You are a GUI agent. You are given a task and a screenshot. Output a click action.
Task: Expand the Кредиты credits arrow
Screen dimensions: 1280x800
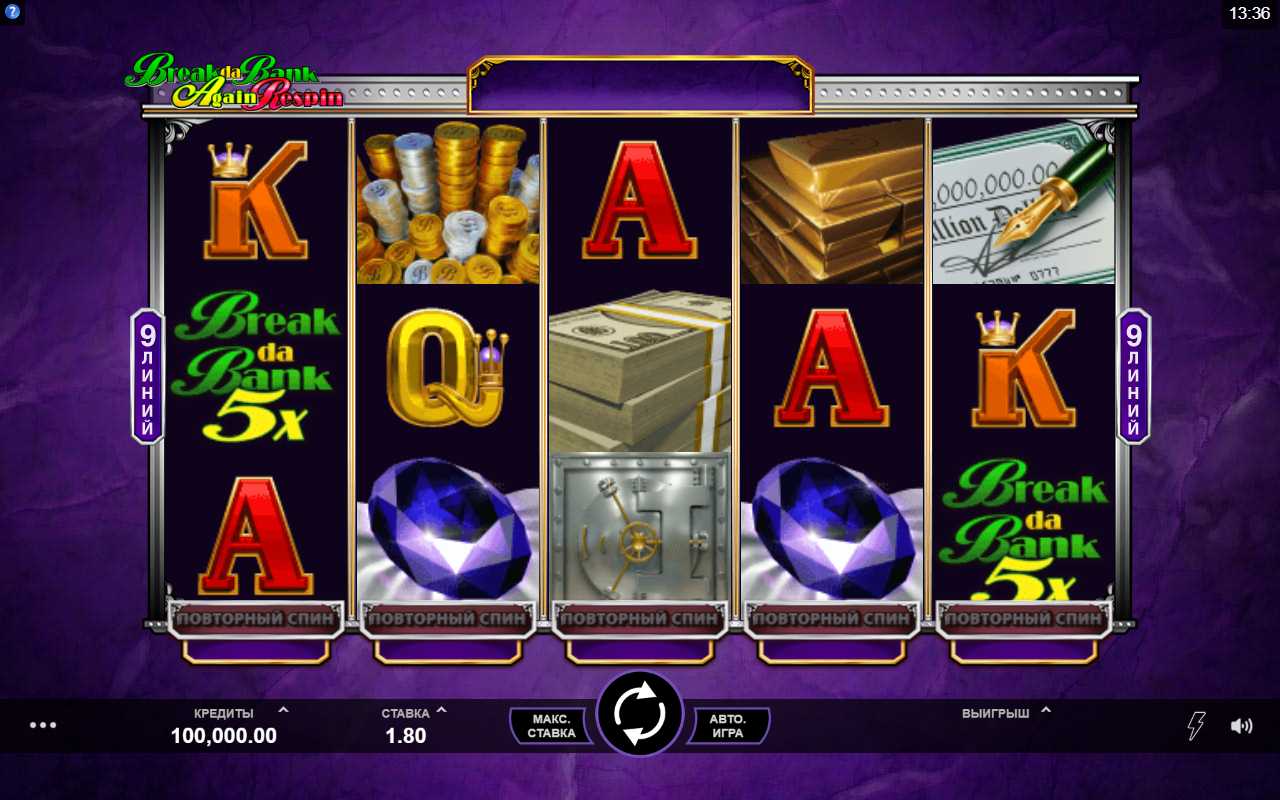pos(283,711)
